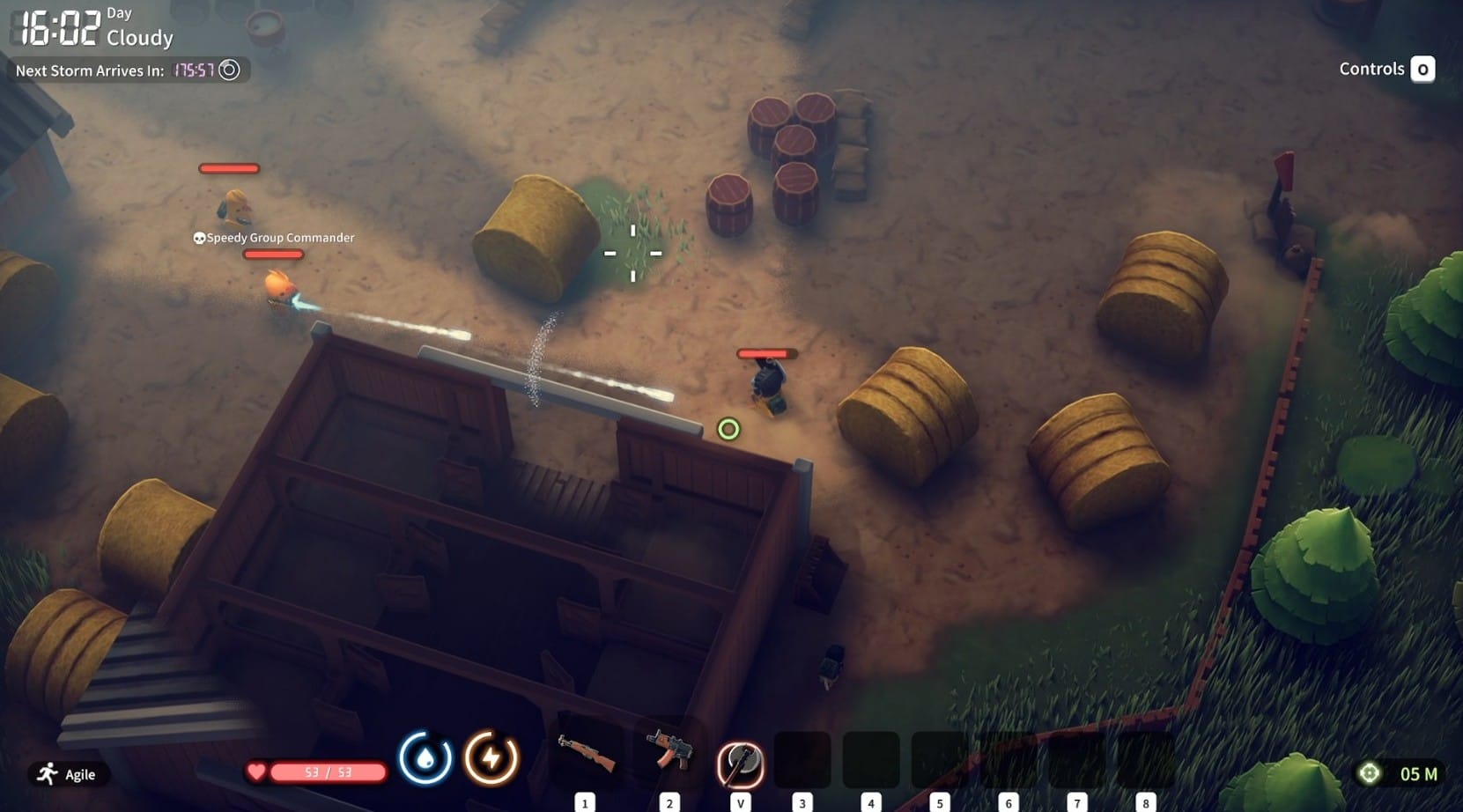1463x812 pixels.
Task: Click the water droplet hydration gauge
Action: pos(425,757)
